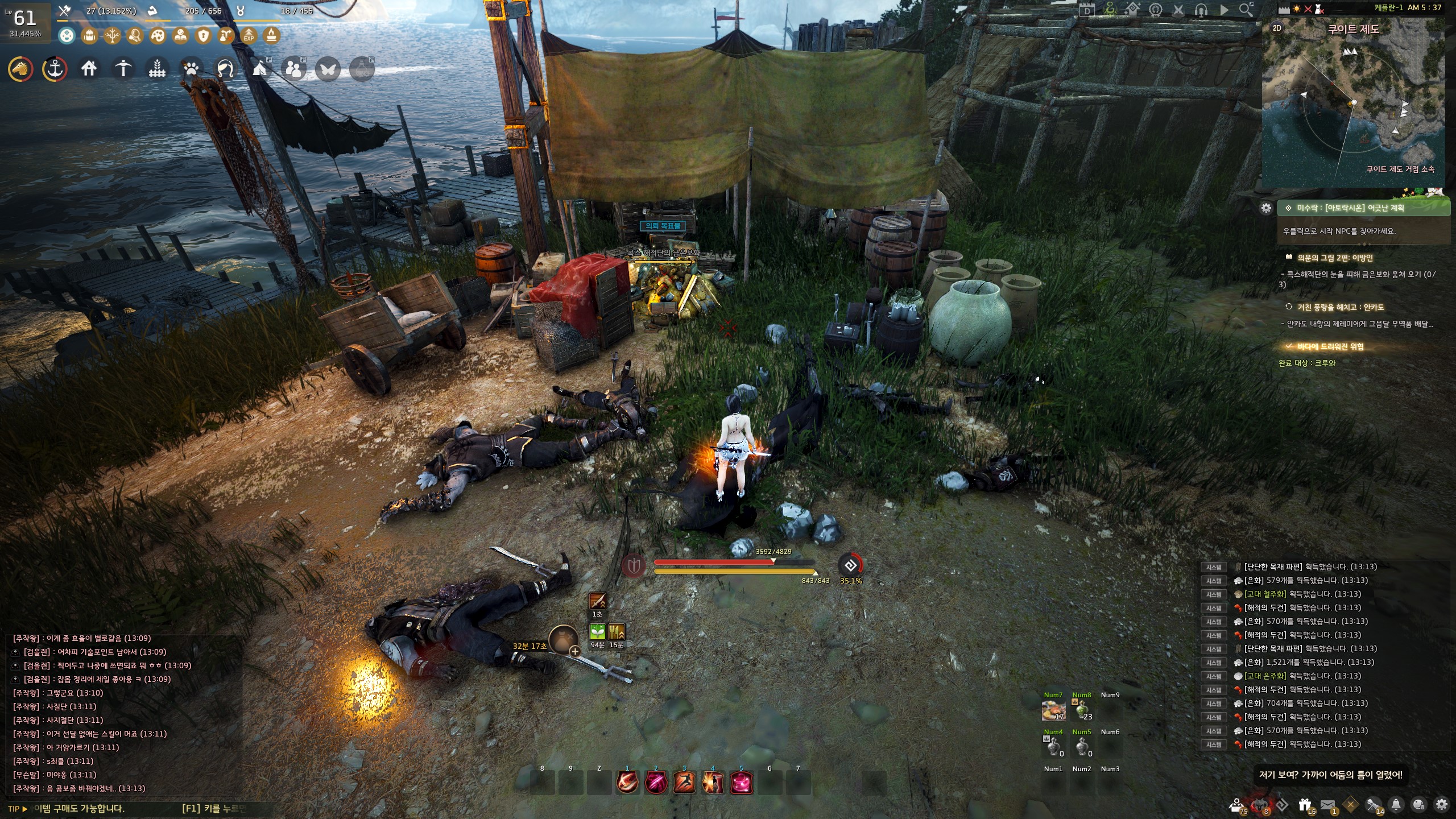Click the headset voice chat icon
The height and width of the screenshot is (819, 1456).
pyautogui.click(x=1201, y=10)
